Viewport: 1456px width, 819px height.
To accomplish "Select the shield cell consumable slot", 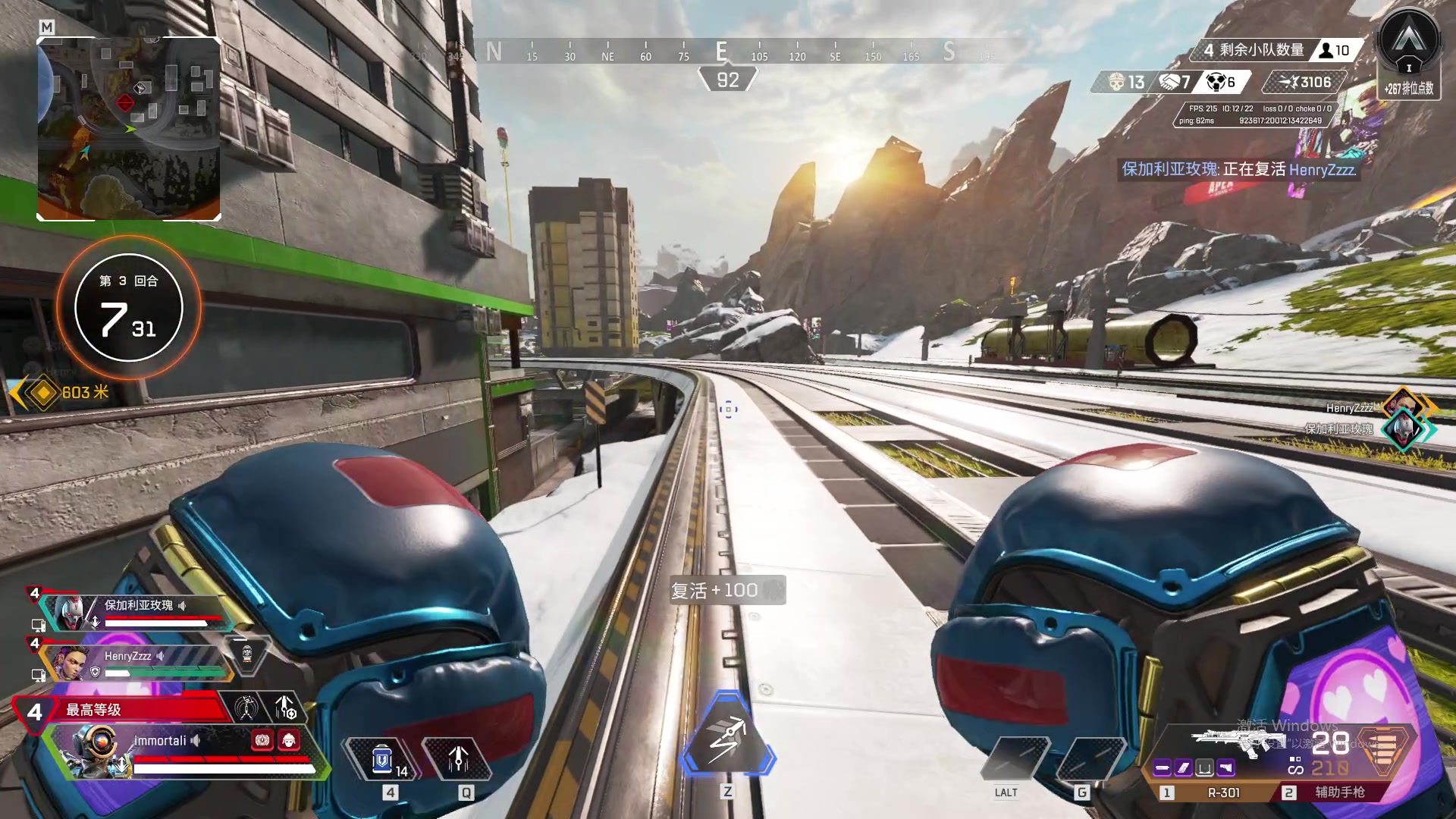I will pyautogui.click(x=384, y=759).
